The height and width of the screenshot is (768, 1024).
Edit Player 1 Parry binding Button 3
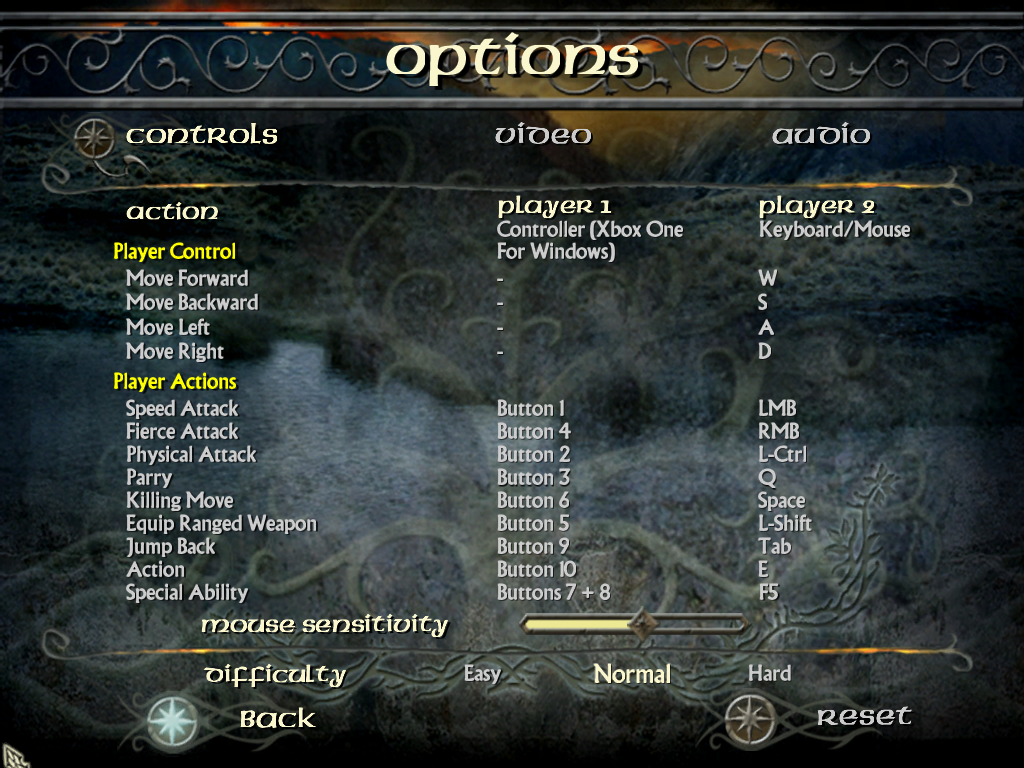click(533, 478)
